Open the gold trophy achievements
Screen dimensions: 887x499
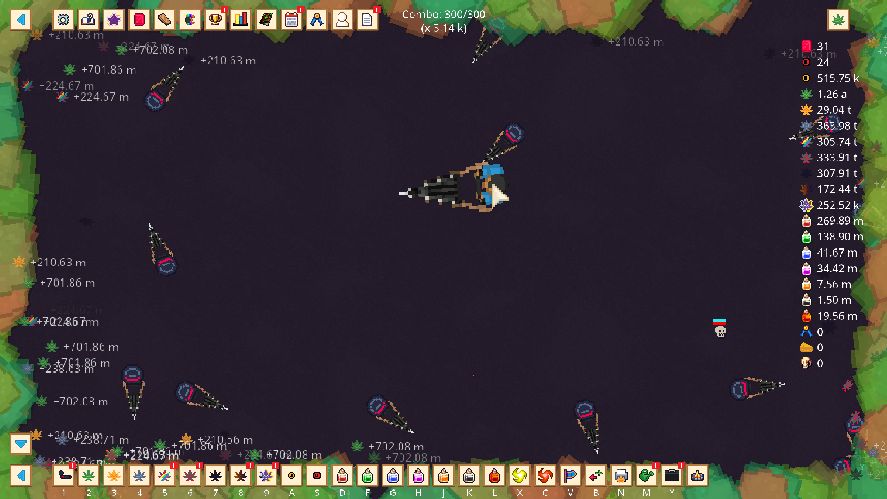pos(215,19)
